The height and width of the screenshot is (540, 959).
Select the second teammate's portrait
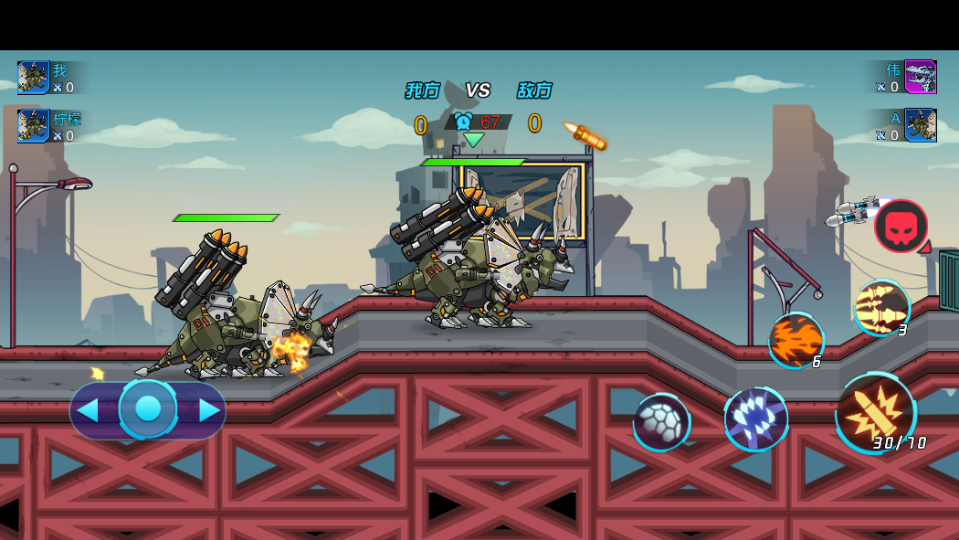(x=33, y=126)
